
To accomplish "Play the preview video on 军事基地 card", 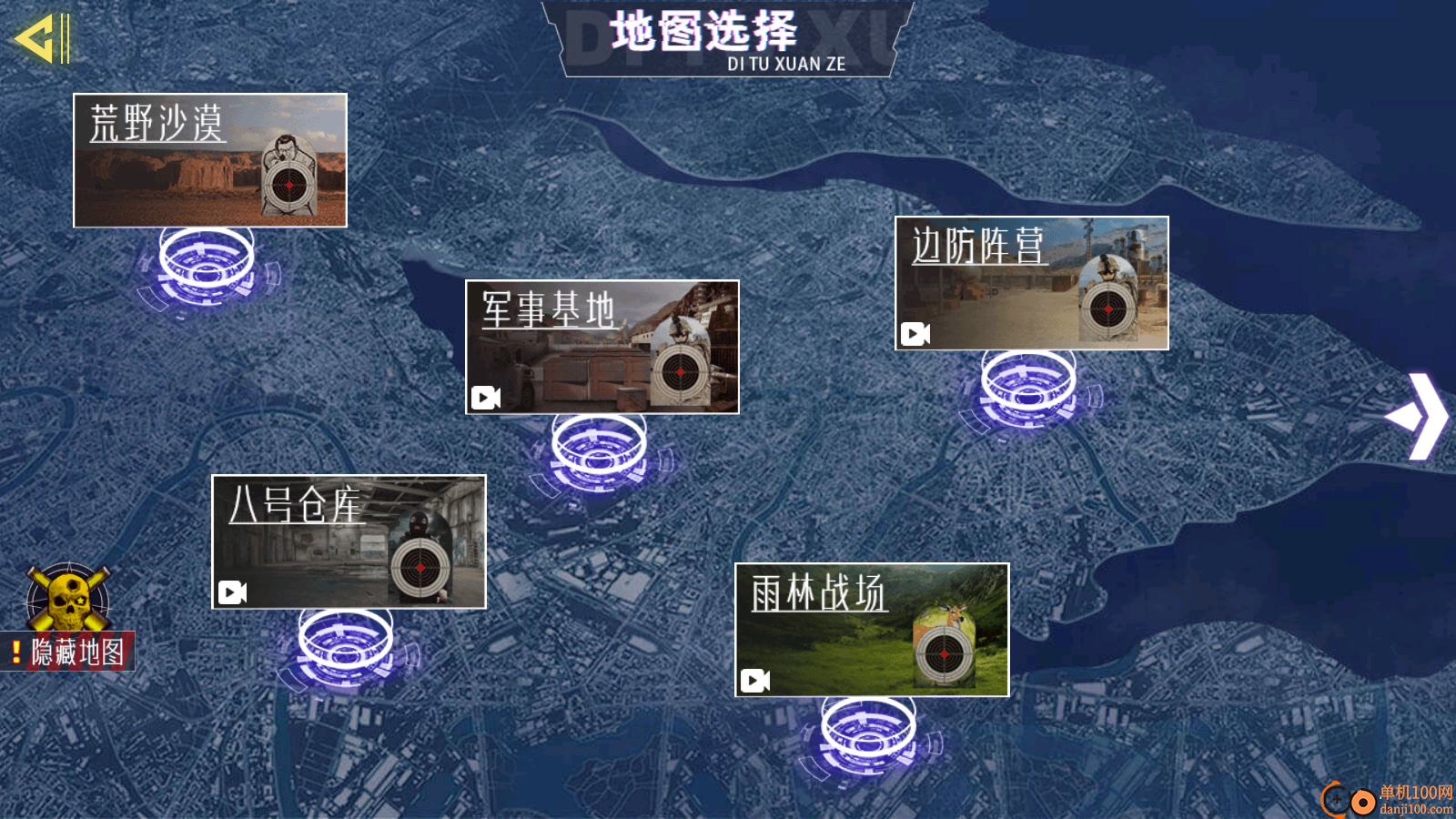I will pyautogui.click(x=485, y=398).
